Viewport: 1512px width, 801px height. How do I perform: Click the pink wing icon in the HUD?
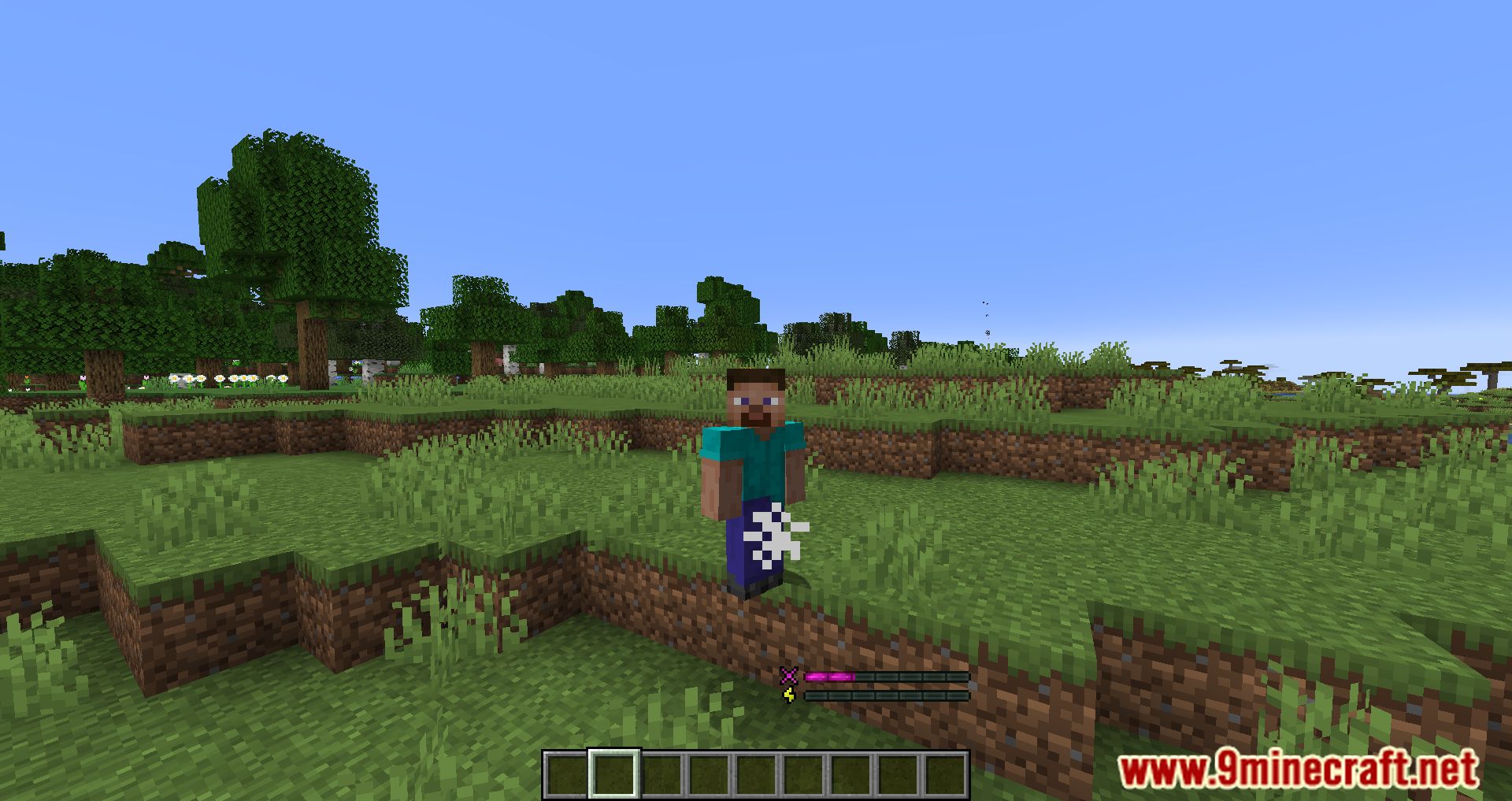click(787, 677)
